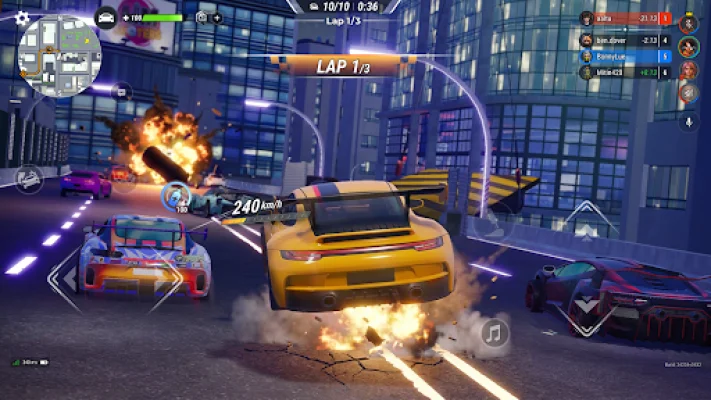Click the plus button beside the camera icon

(217, 17)
